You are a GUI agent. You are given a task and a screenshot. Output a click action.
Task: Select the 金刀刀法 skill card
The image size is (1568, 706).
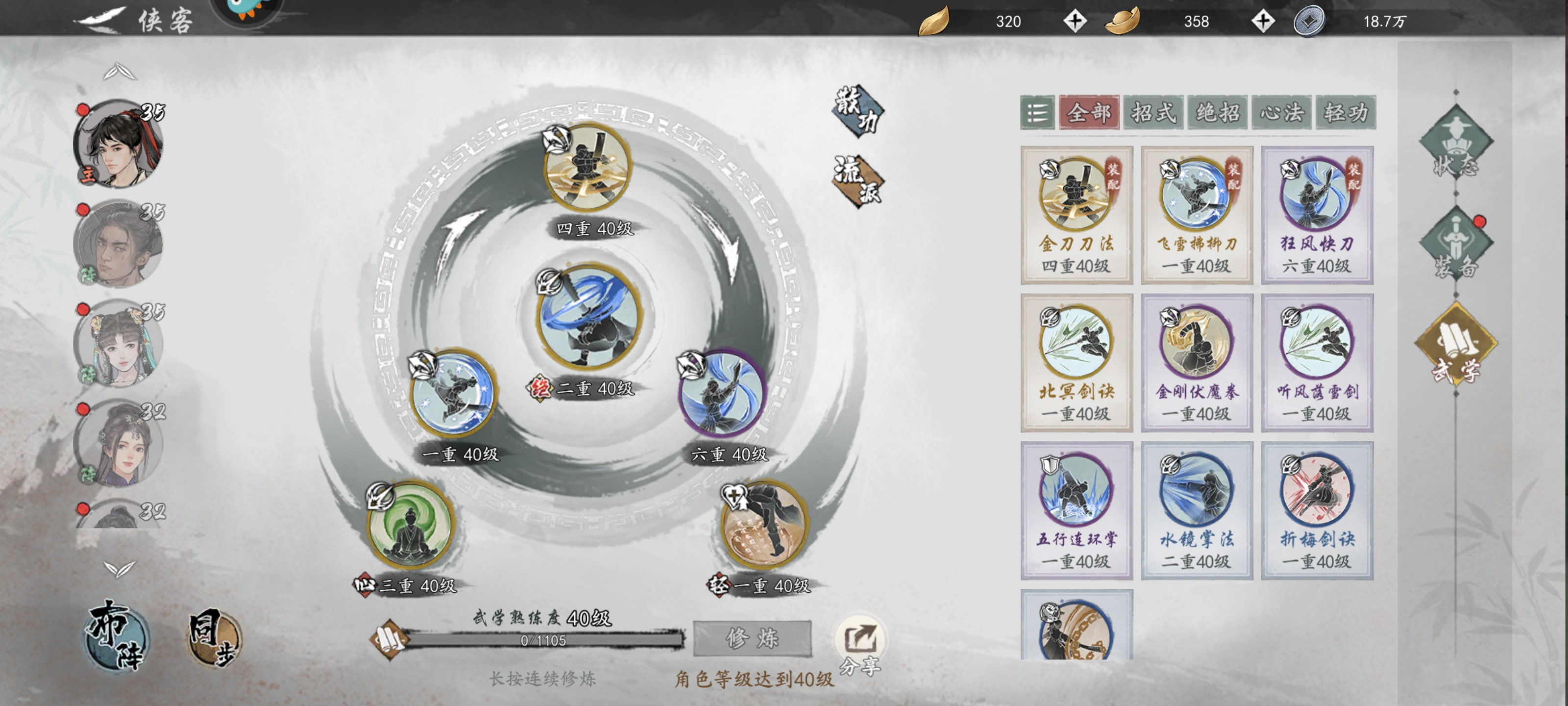click(x=1076, y=215)
